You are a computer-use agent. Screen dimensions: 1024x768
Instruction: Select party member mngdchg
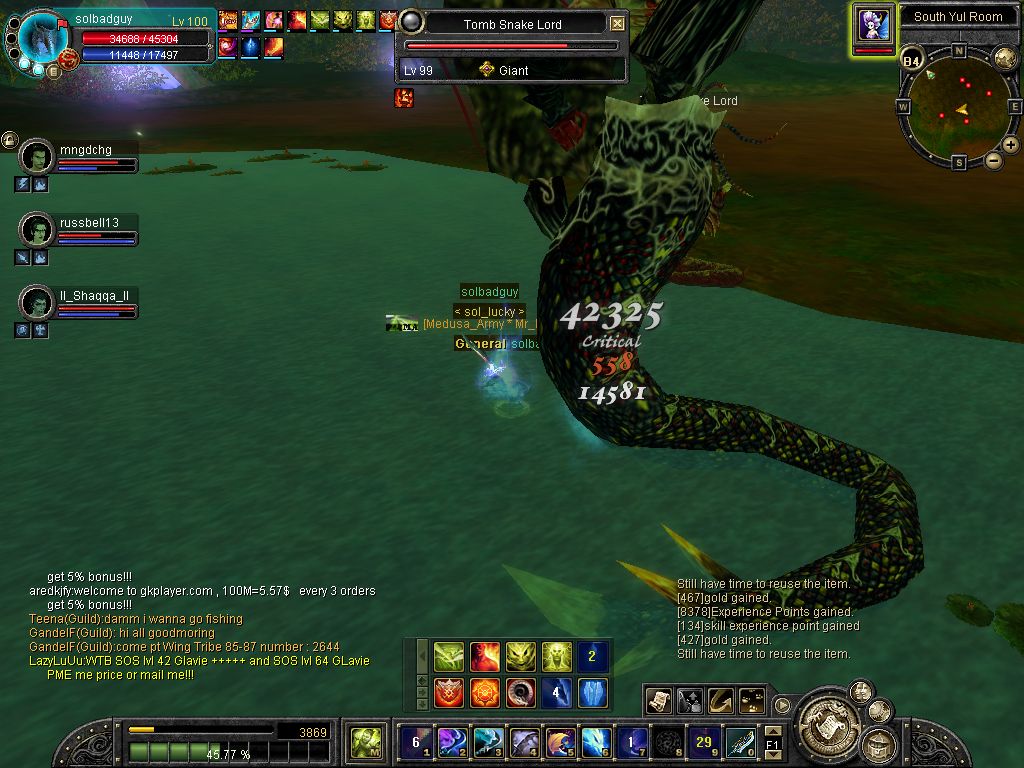37,157
